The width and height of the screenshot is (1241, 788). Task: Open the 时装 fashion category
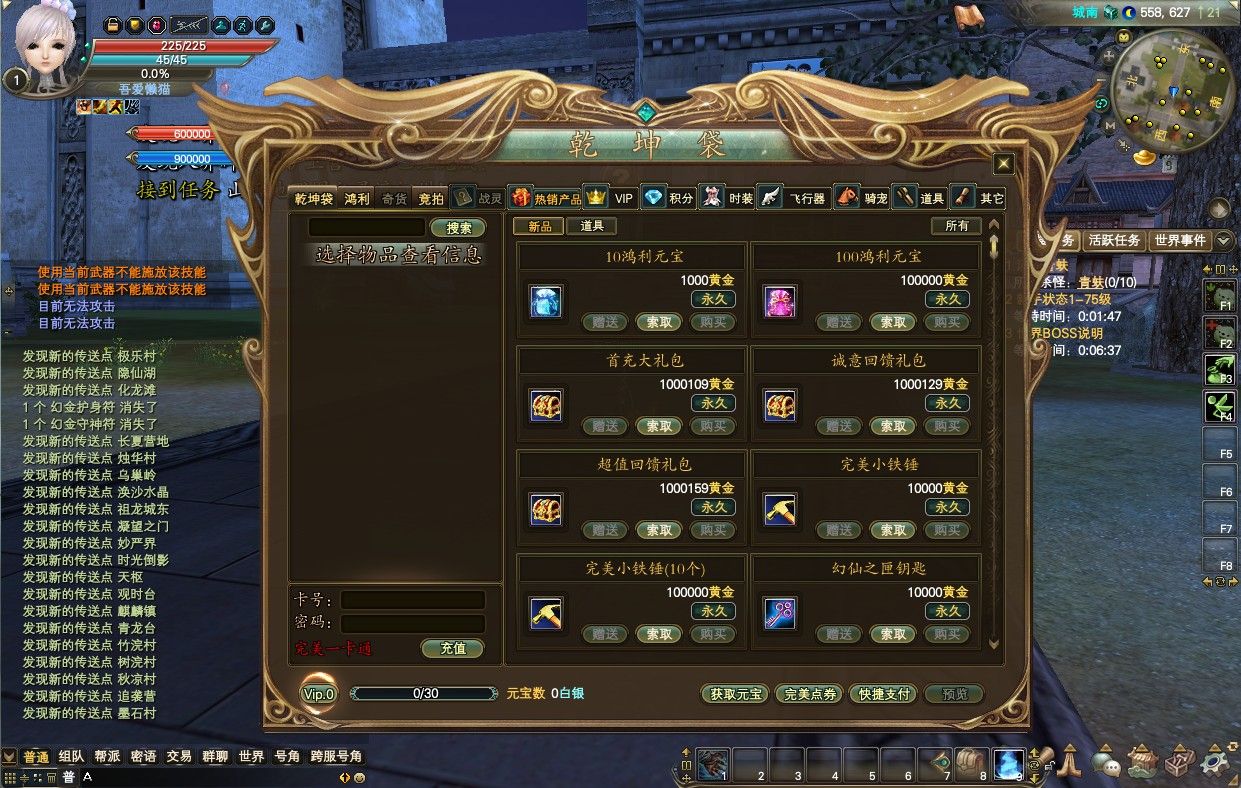(728, 198)
